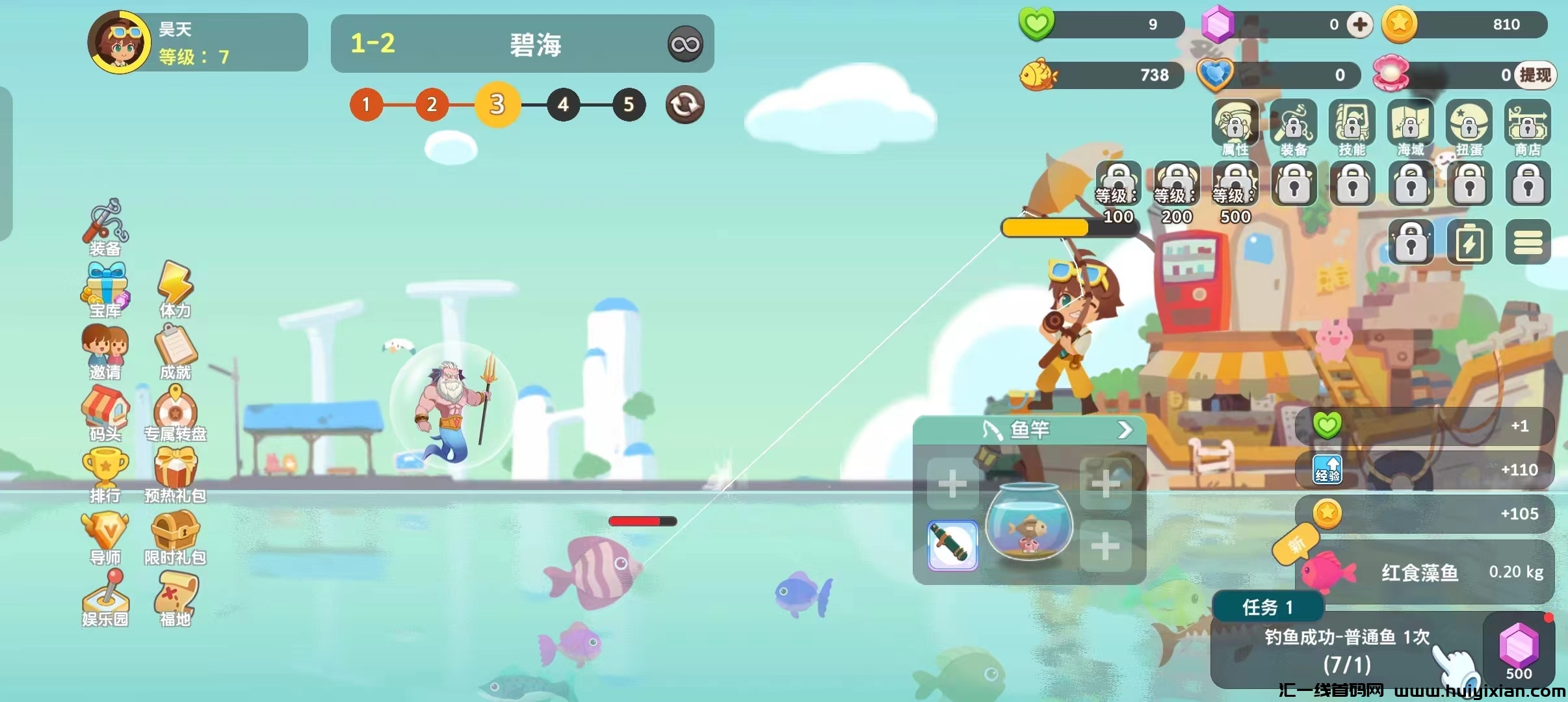
Task: Open the hamburger menu button
Action: [x=1528, y=242]
